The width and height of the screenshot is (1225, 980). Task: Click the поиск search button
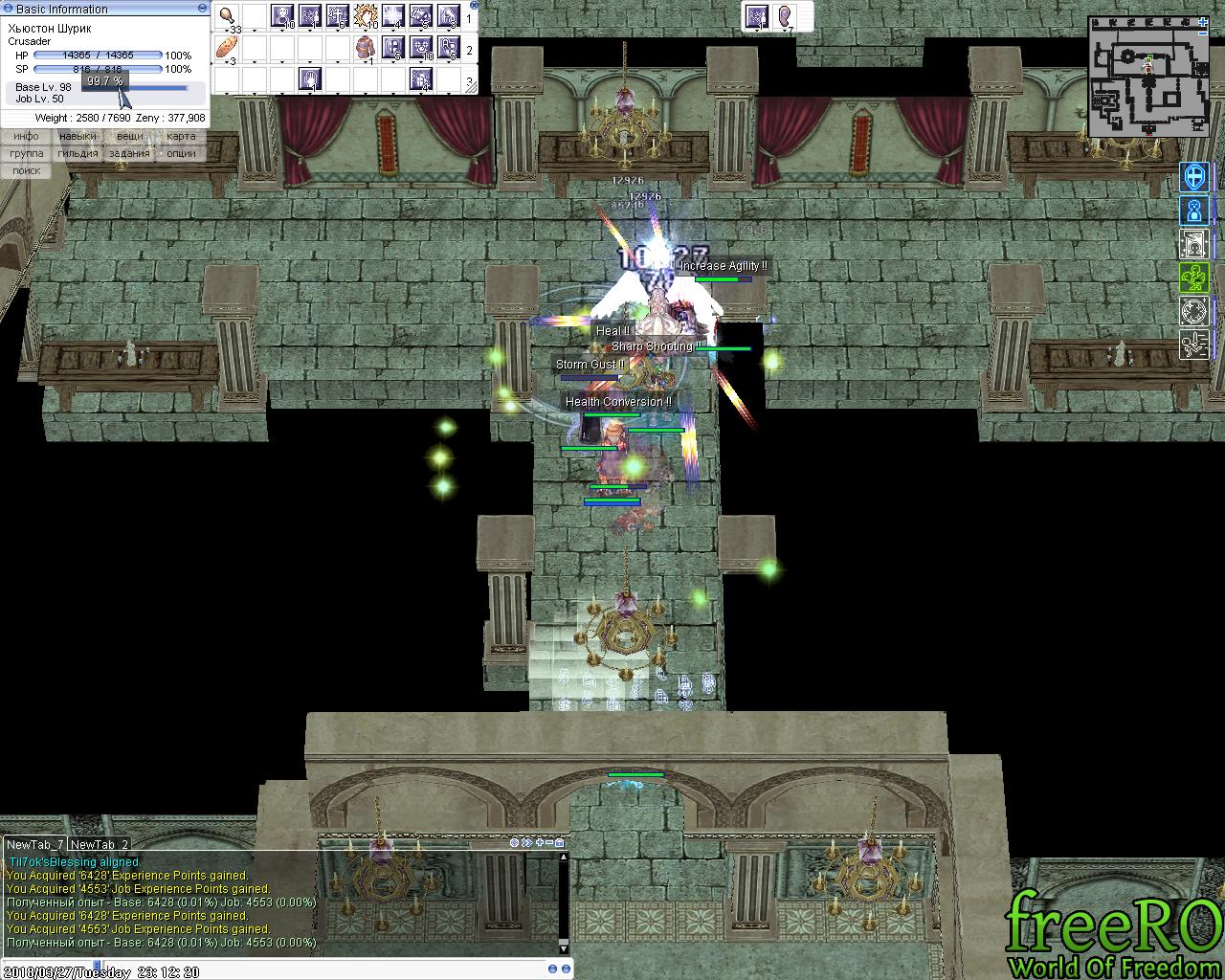coord(26,170)
